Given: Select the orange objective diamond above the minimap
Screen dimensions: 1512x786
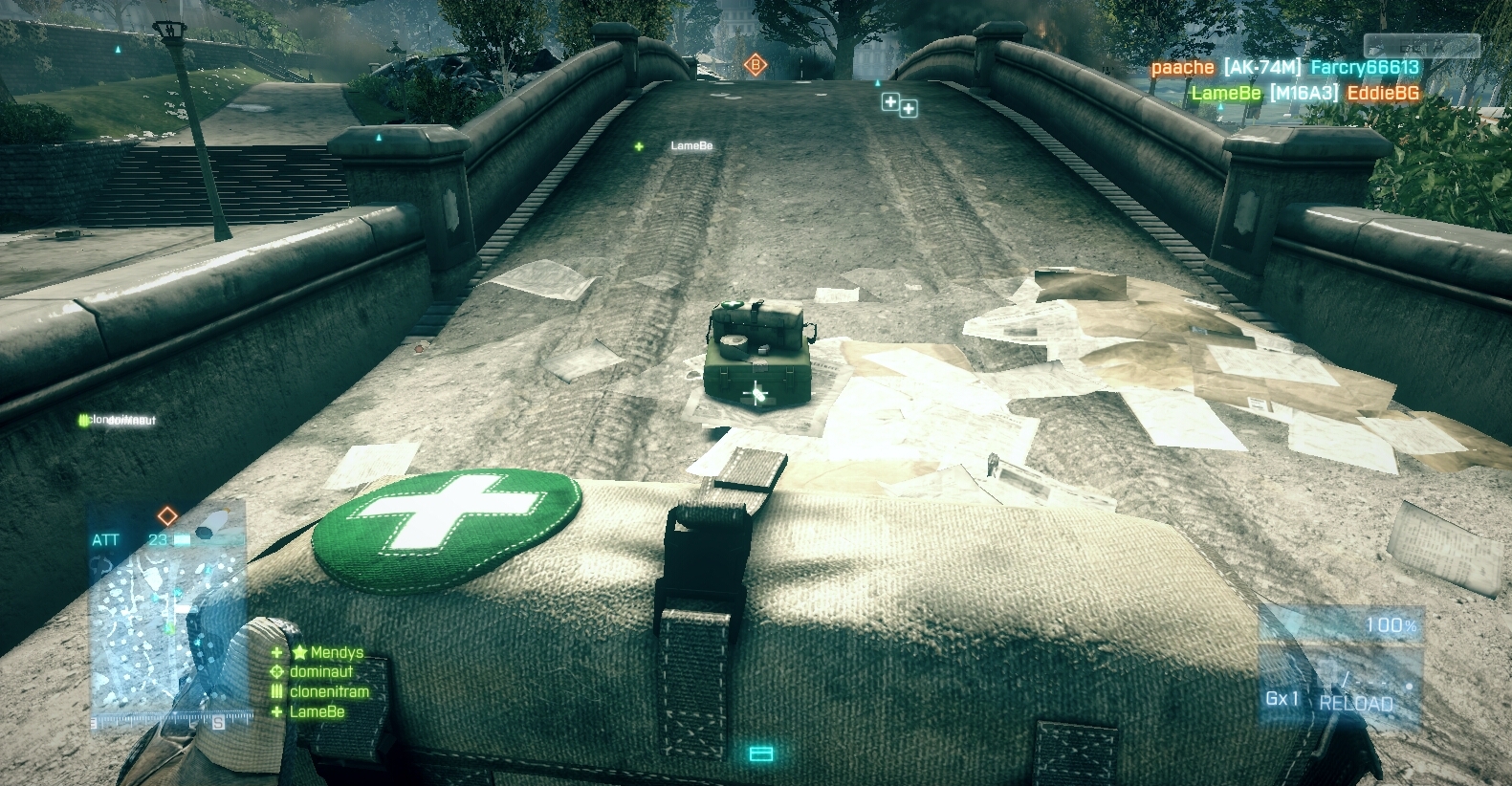Looking at the screenshot, I should tap(167, 516).
